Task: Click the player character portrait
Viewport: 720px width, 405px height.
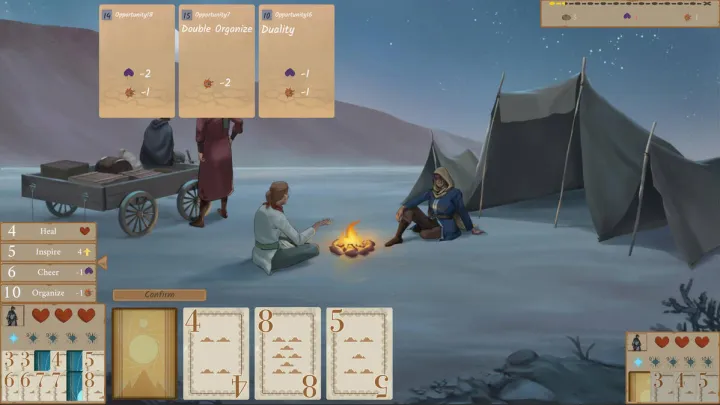Action: pyautogui.click(x=12, y=317)
